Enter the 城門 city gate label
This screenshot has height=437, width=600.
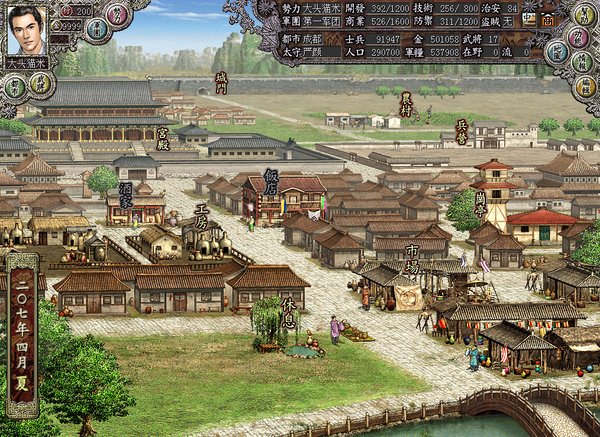[x=221, y=82]
